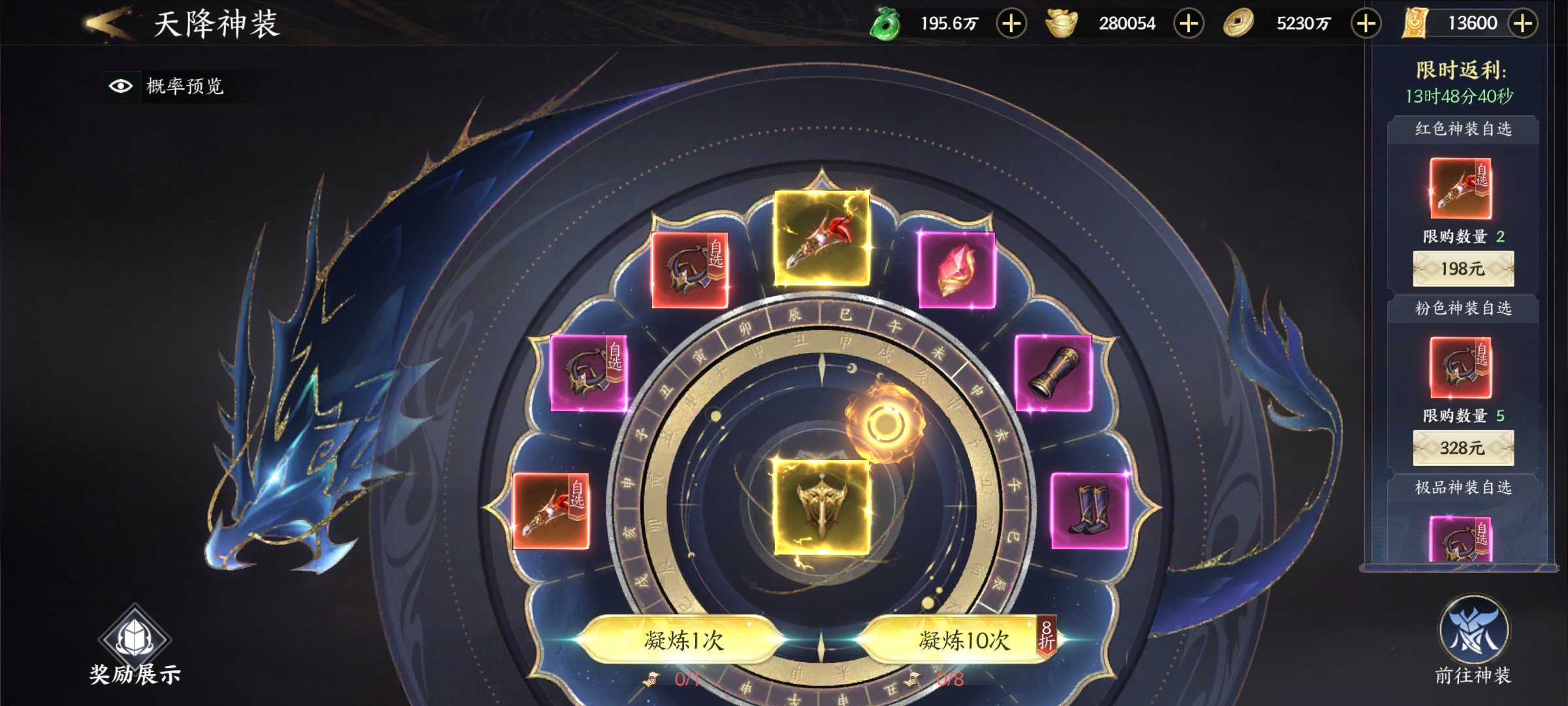Go back using the golden arrow
This screenshot has height=706, width=1568.
tap(108, 24)
